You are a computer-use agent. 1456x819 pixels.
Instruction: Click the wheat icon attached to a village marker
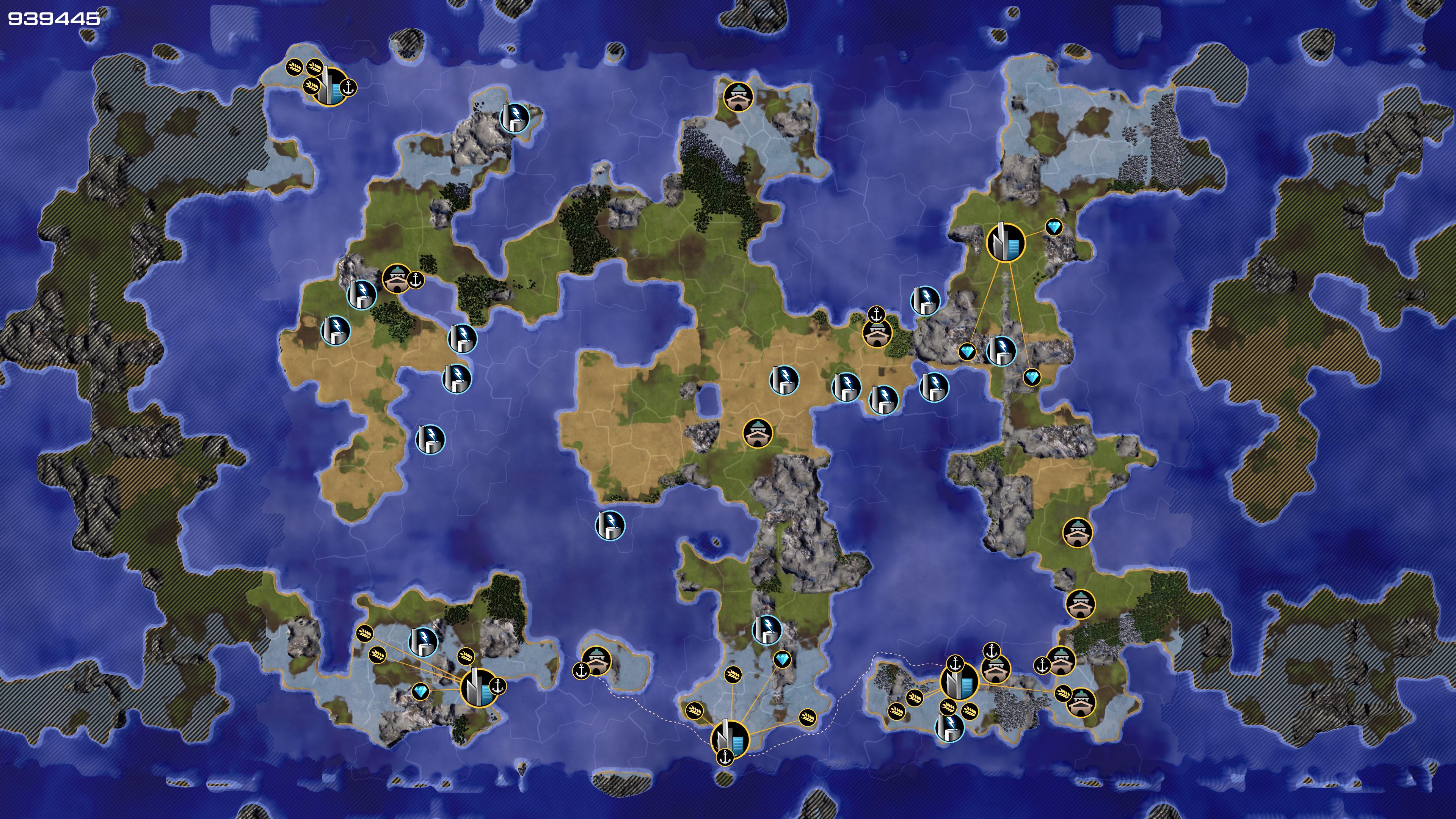[1063, 693]
